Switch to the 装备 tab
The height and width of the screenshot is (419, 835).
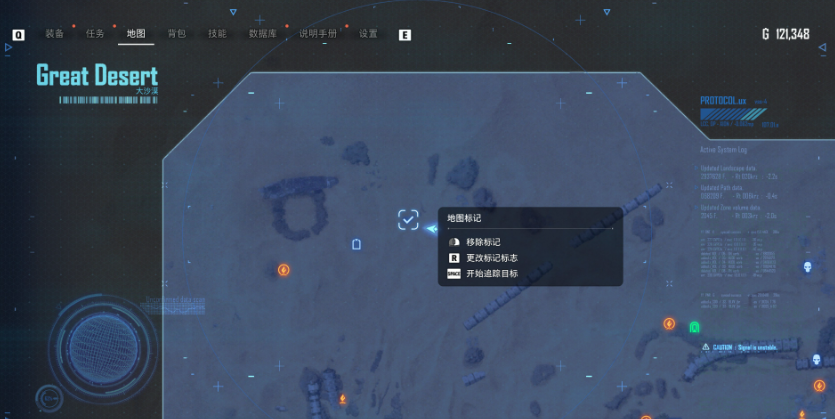(54, 34)
